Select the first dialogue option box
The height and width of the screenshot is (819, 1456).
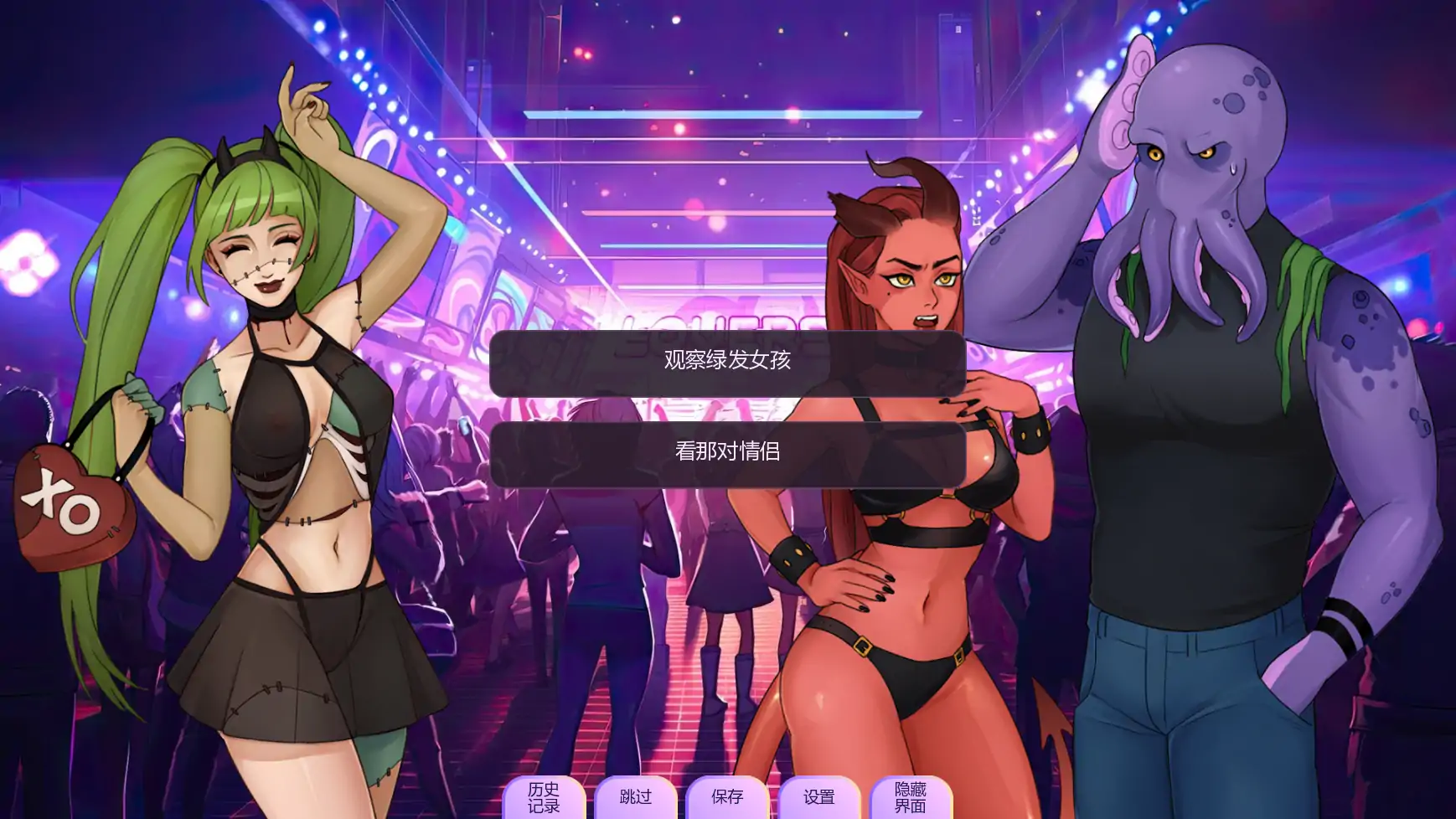click(728, 363)
